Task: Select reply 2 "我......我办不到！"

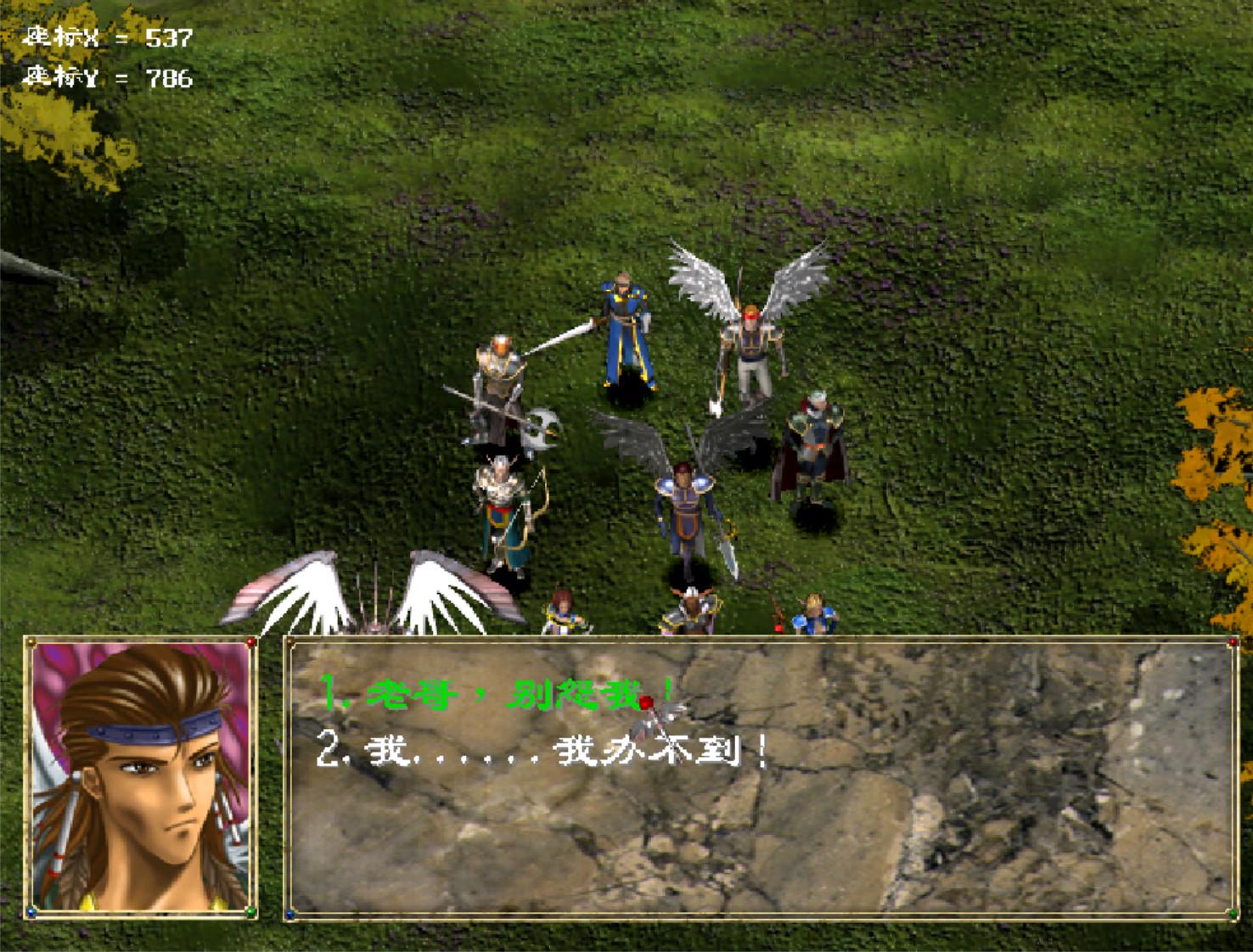Action: 543,750
